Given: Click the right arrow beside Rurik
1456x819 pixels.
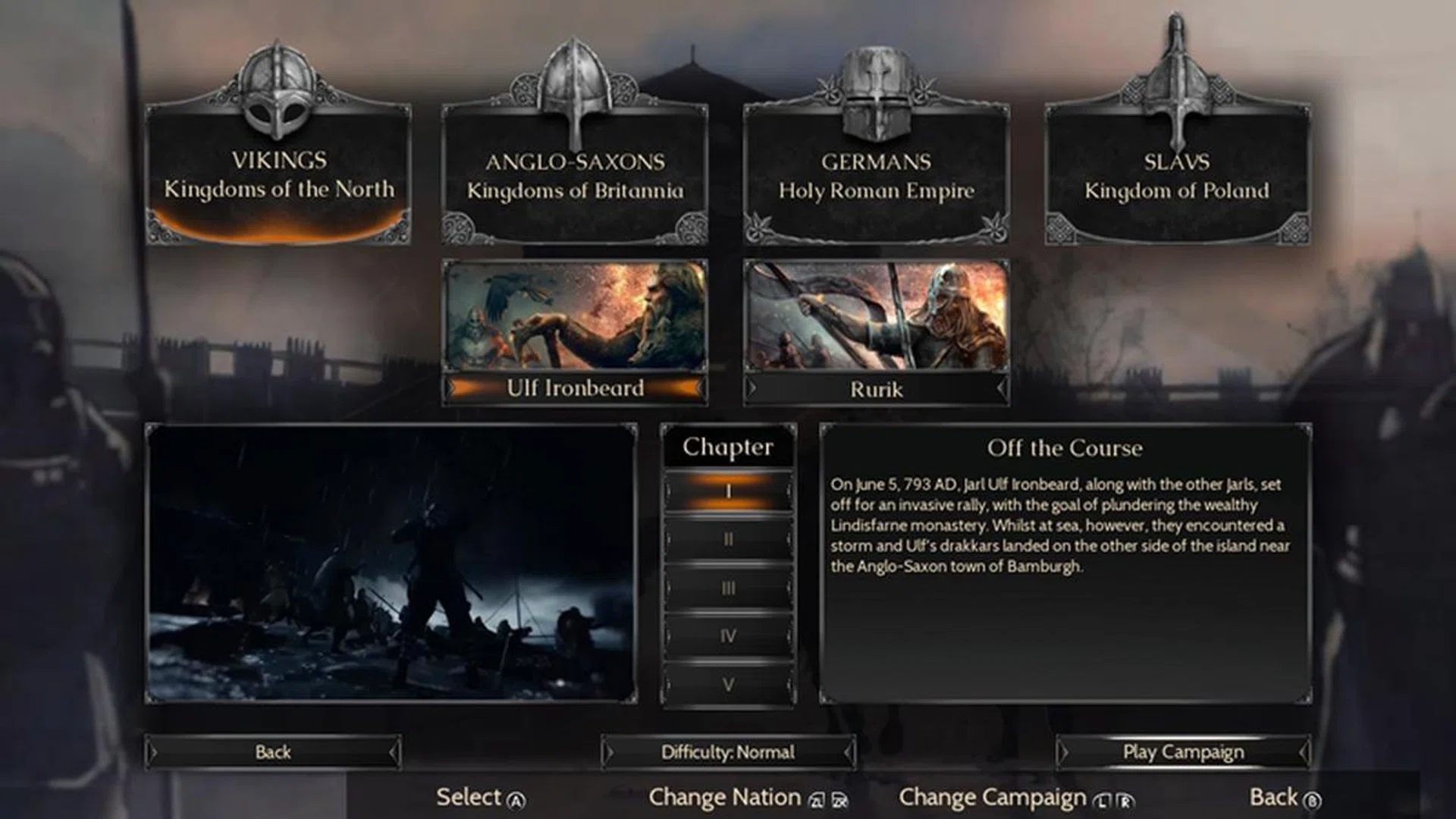Looking at the screenshot, I should 1001,389.
